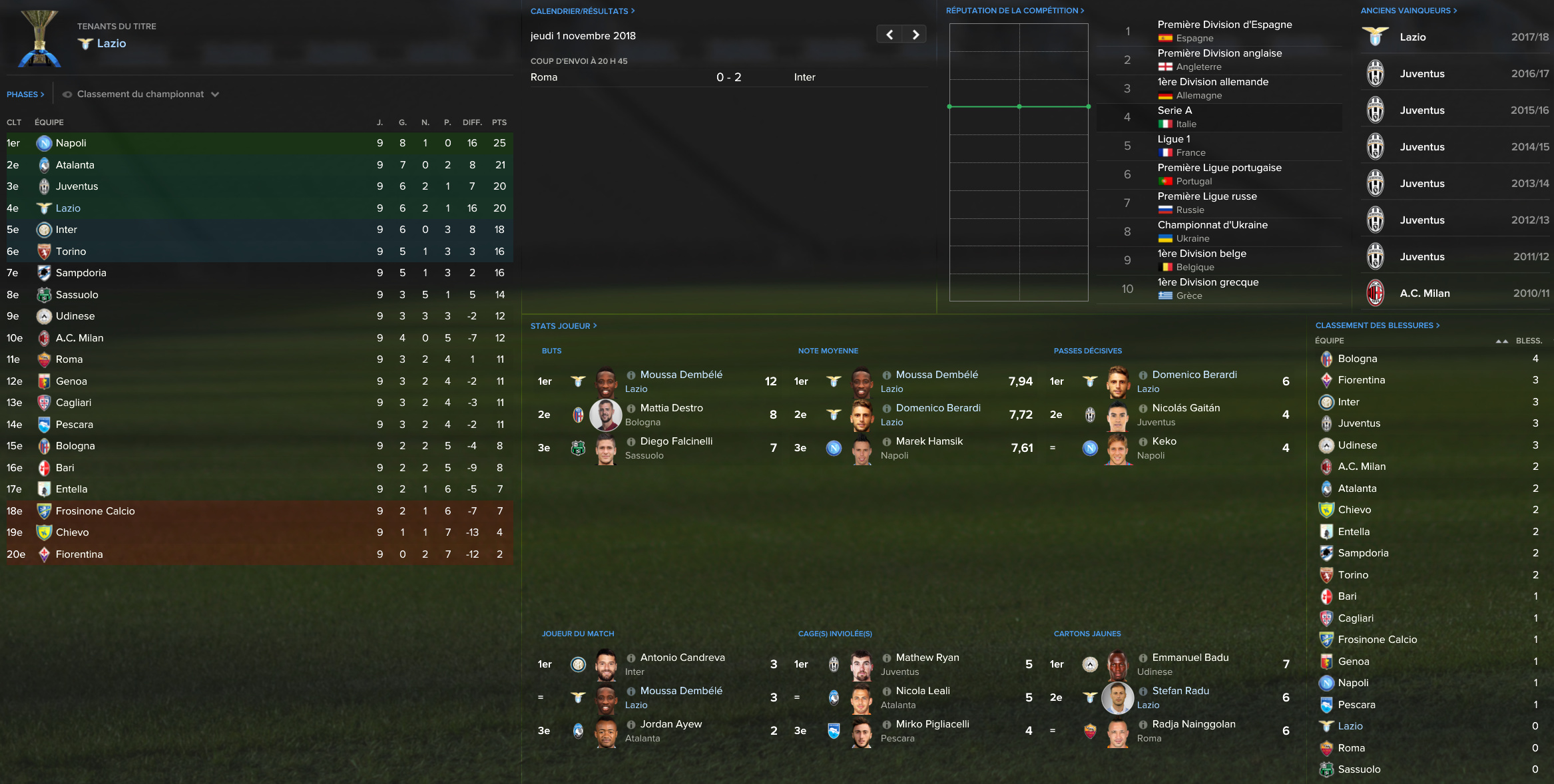
Task: Open Stats joueur section
Action: pos(563,326)
